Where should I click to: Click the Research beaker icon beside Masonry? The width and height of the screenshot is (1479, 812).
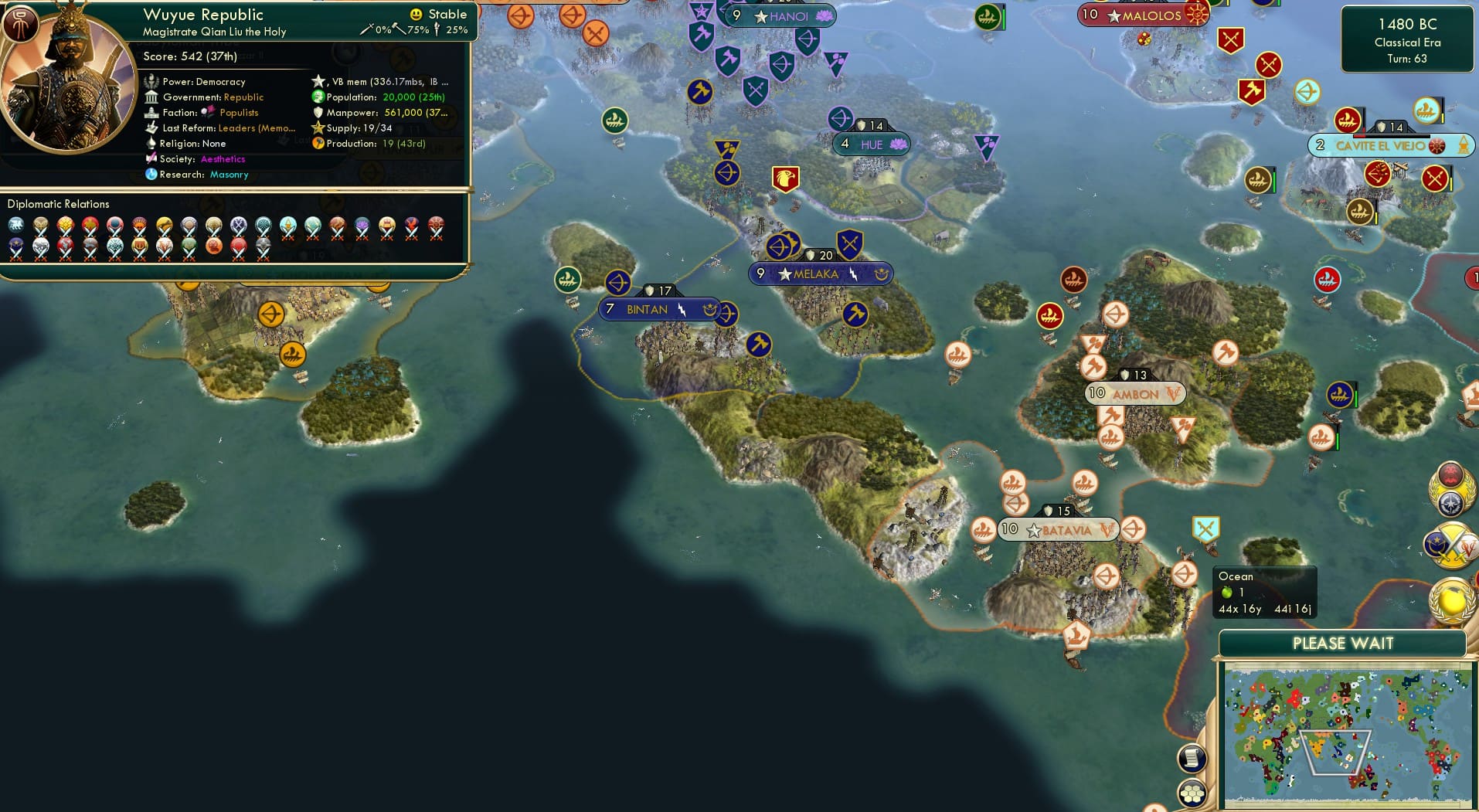[x=151, y=175]
